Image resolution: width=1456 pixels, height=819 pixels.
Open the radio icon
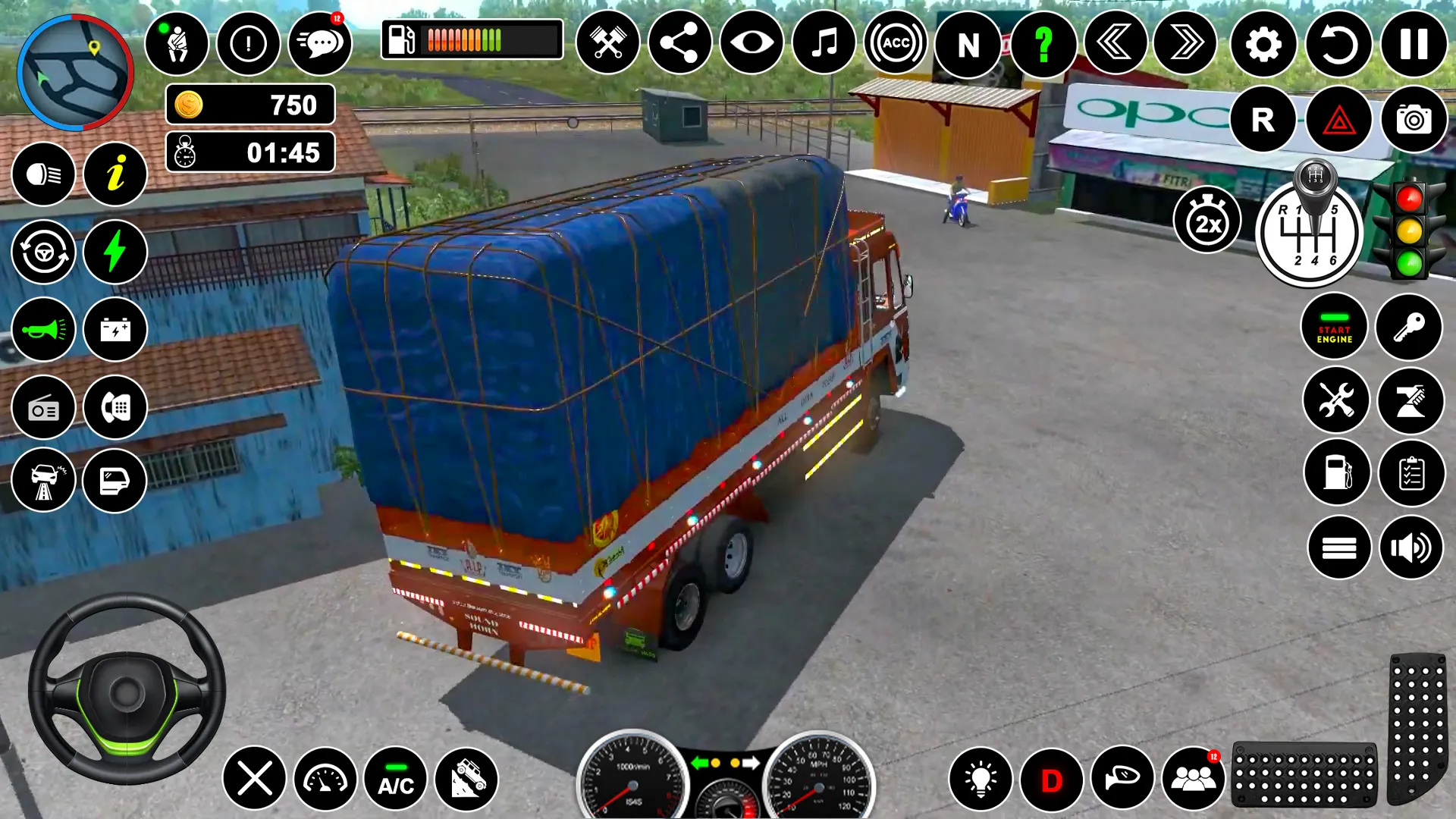(x=43, y=408)
